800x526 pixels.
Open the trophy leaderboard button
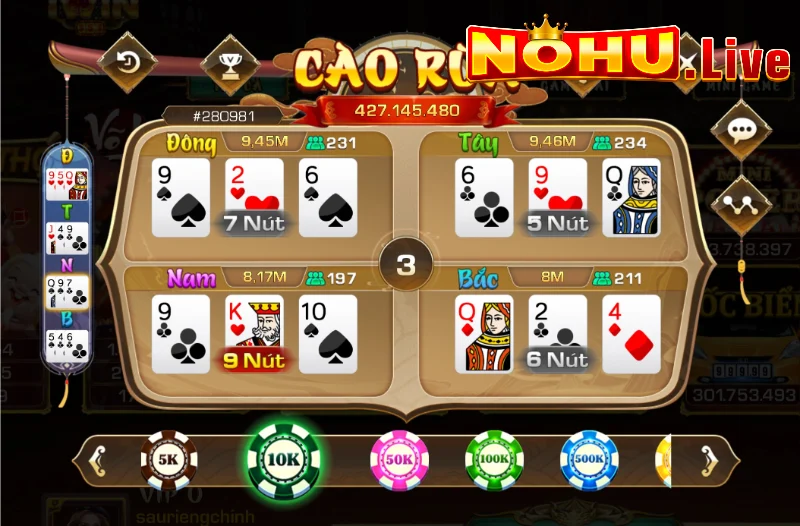(x=229, y=62)
